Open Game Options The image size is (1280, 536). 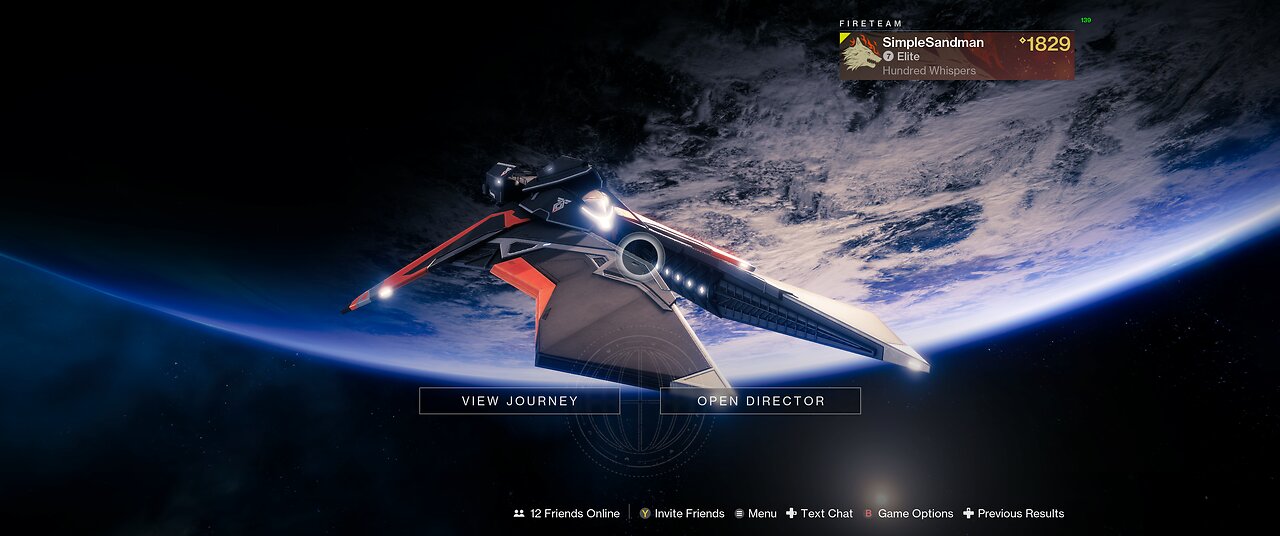click(x=908, y=513)
